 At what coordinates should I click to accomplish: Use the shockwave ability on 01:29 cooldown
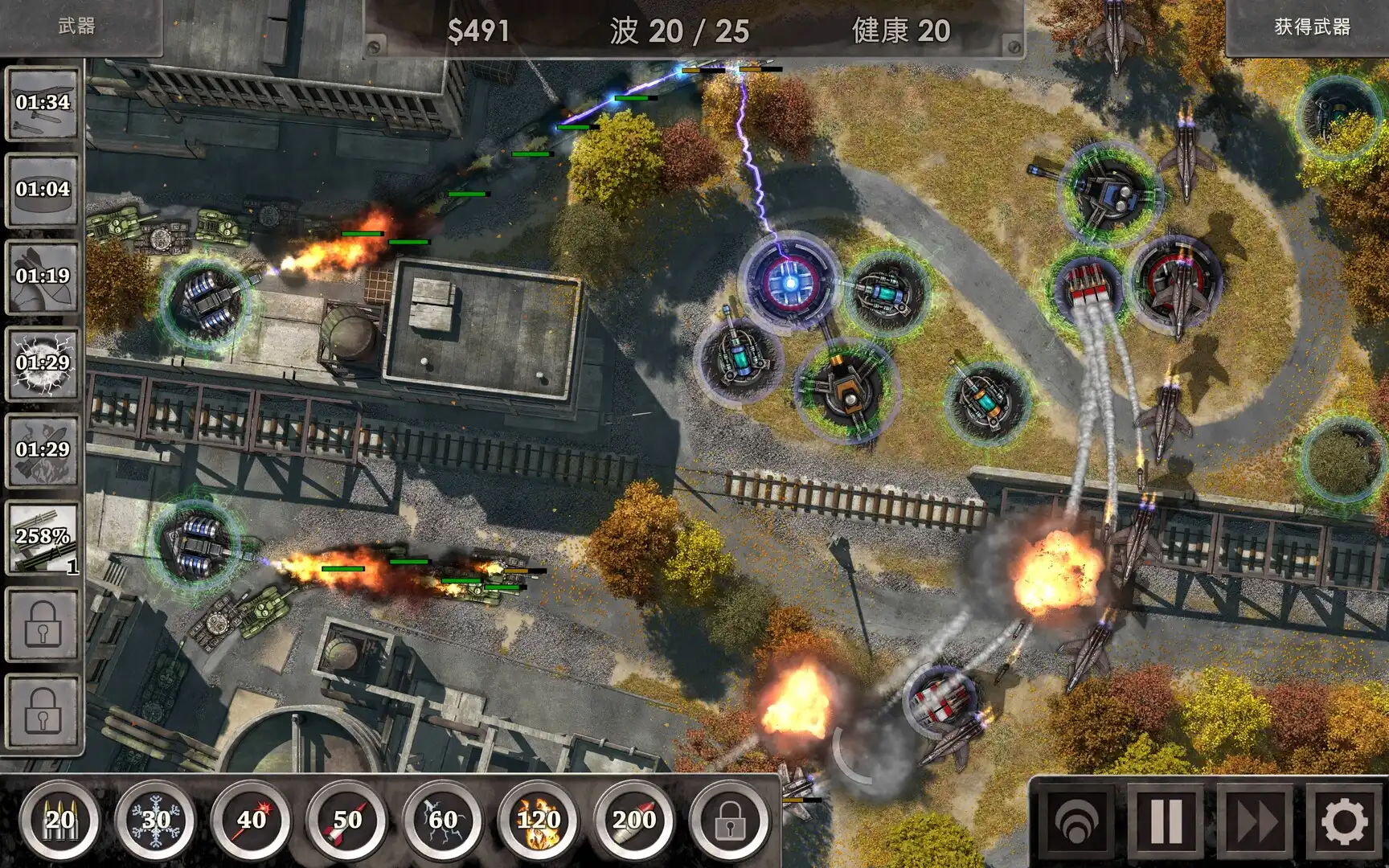coord(42,363)
